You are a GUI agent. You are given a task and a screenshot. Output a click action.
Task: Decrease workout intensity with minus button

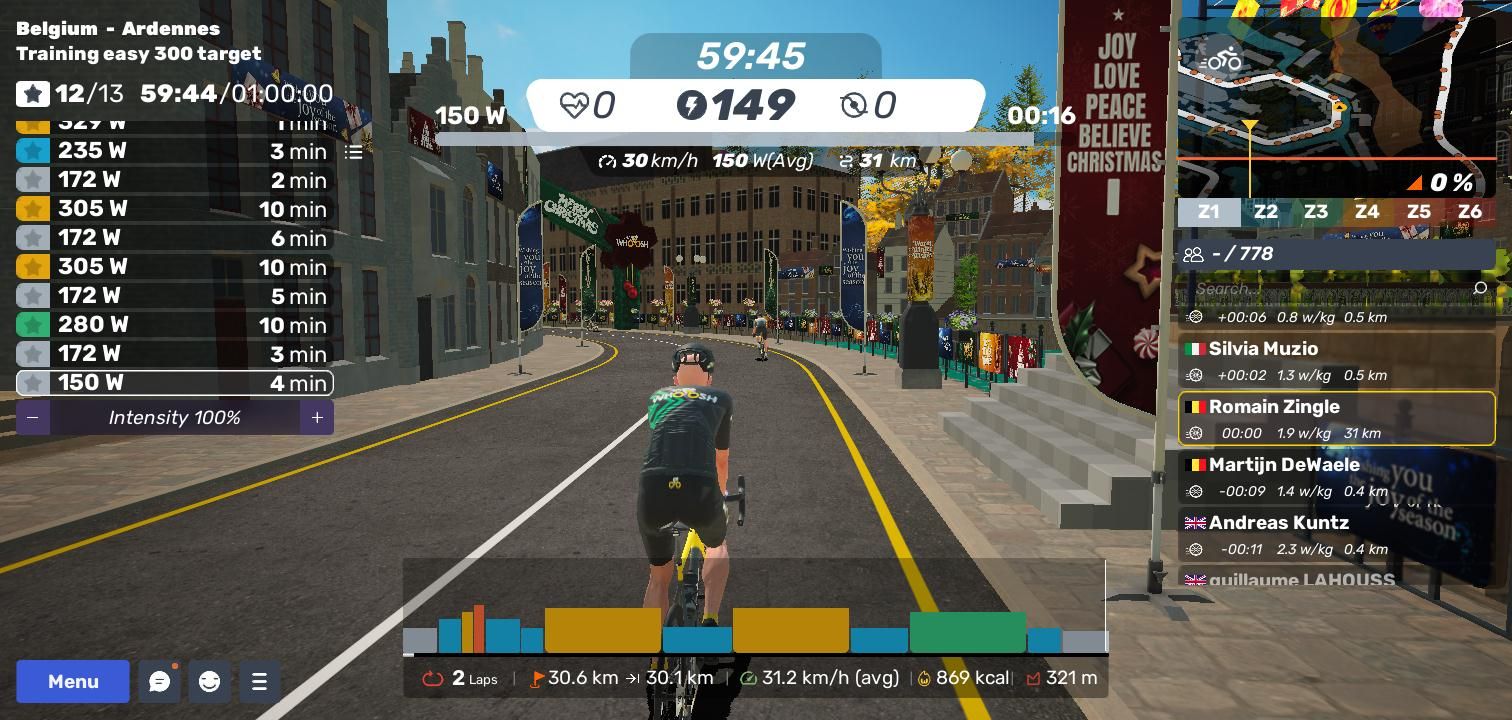pyautogui.click(x=33, y=417)
